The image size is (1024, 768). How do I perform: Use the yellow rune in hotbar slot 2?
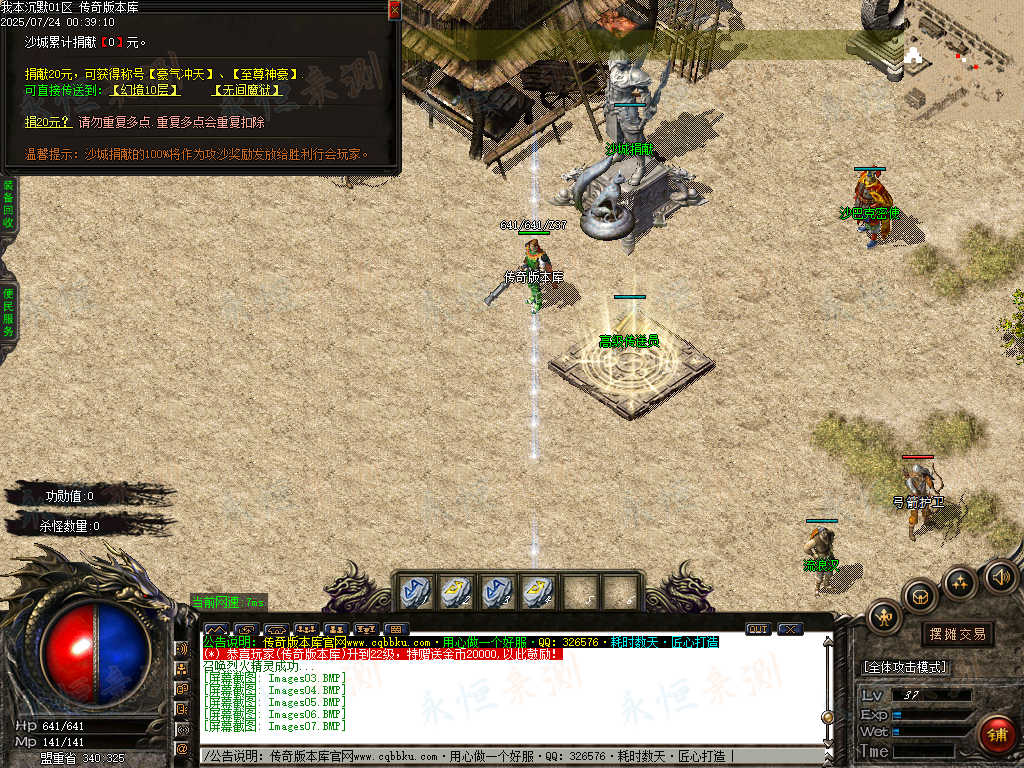pyautogui.click(x=456, y=591)
